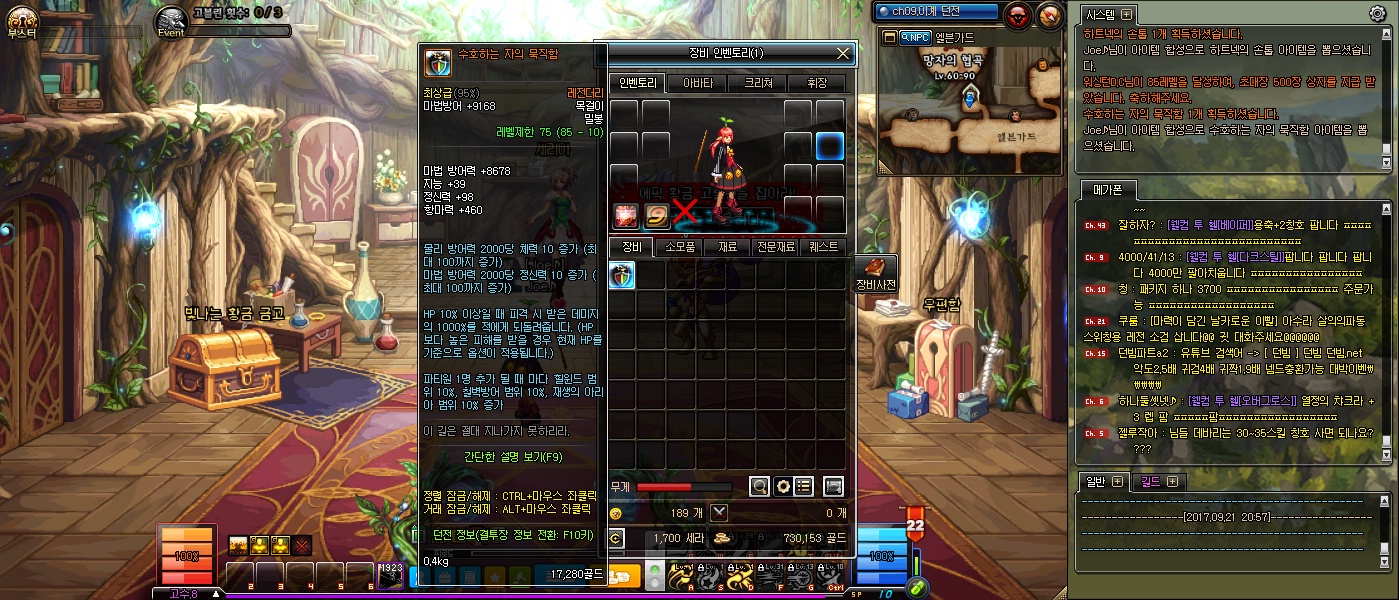Select the 수호하는 자의 묵직함 item slot

(622, 275)
